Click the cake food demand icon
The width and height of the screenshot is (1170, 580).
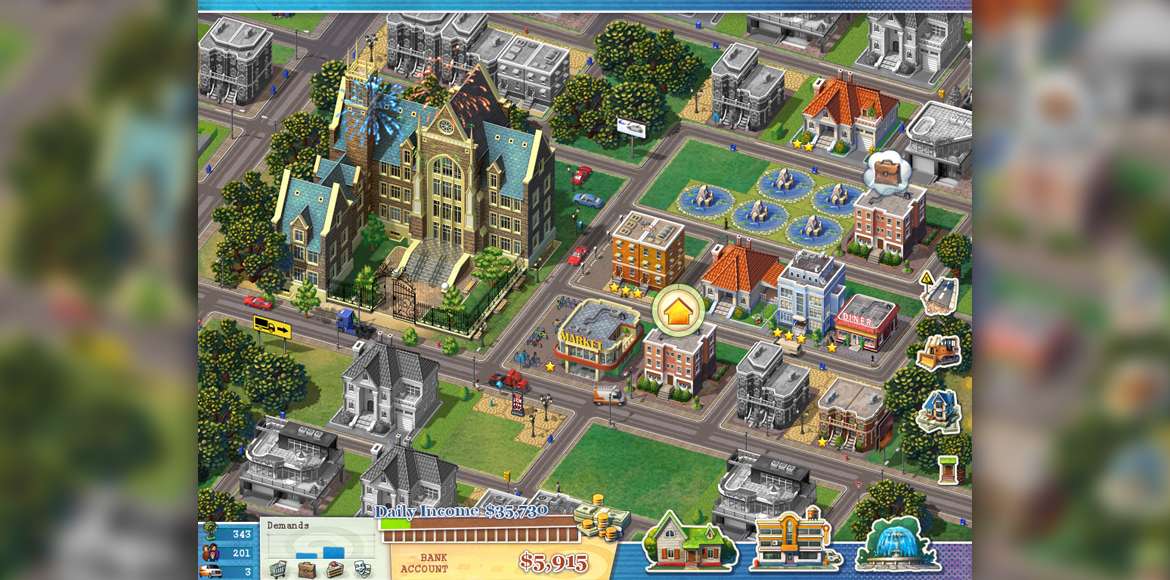coord(334,569)
